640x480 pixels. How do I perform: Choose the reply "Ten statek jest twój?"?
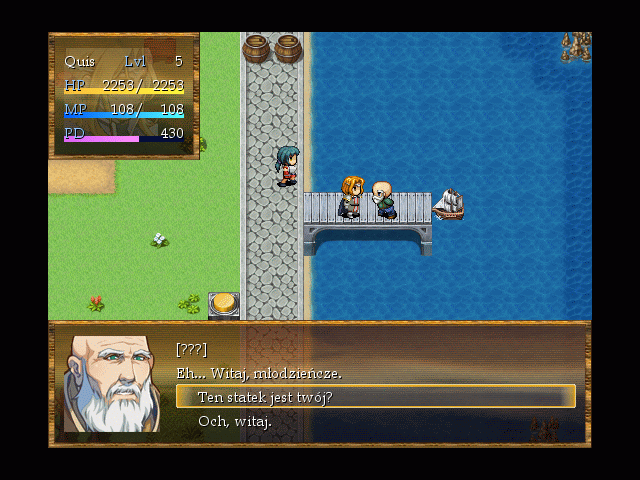(x=265, y=397)
